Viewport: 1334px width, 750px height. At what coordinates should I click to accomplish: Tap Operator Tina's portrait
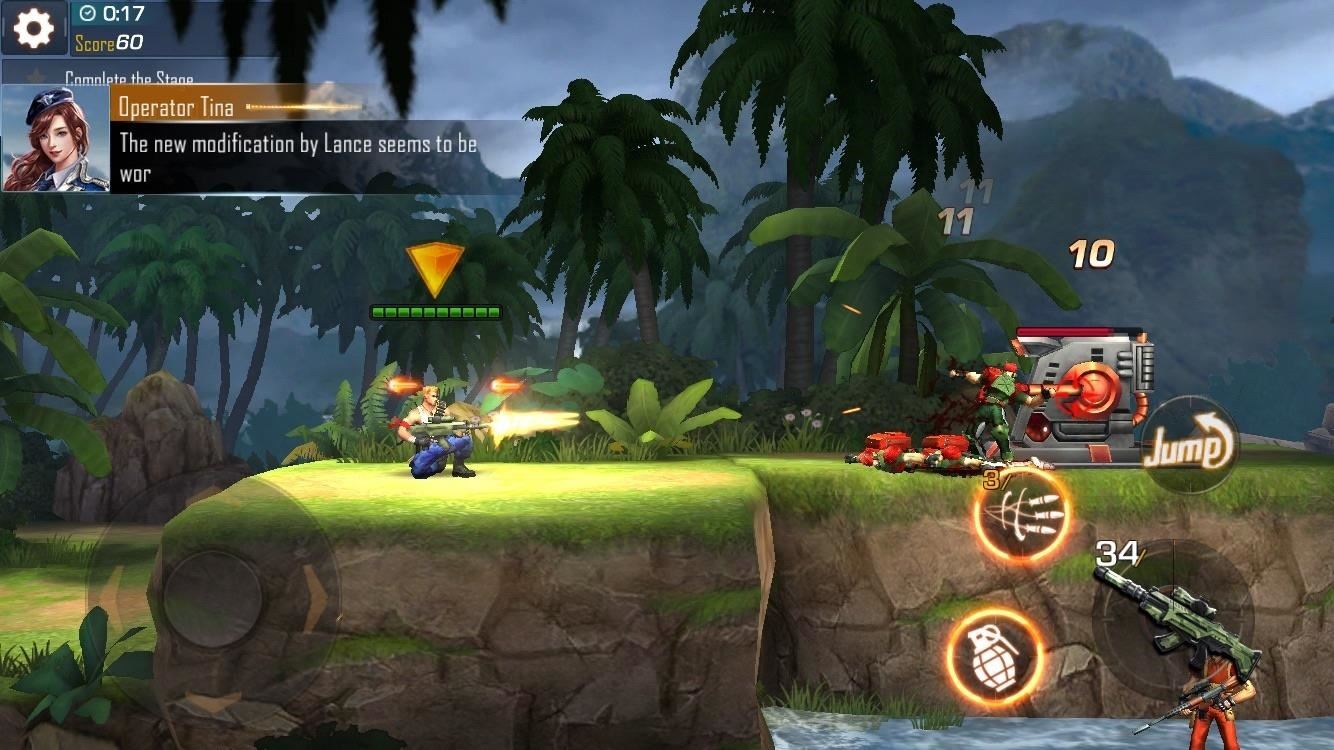[x=56, y=138]
